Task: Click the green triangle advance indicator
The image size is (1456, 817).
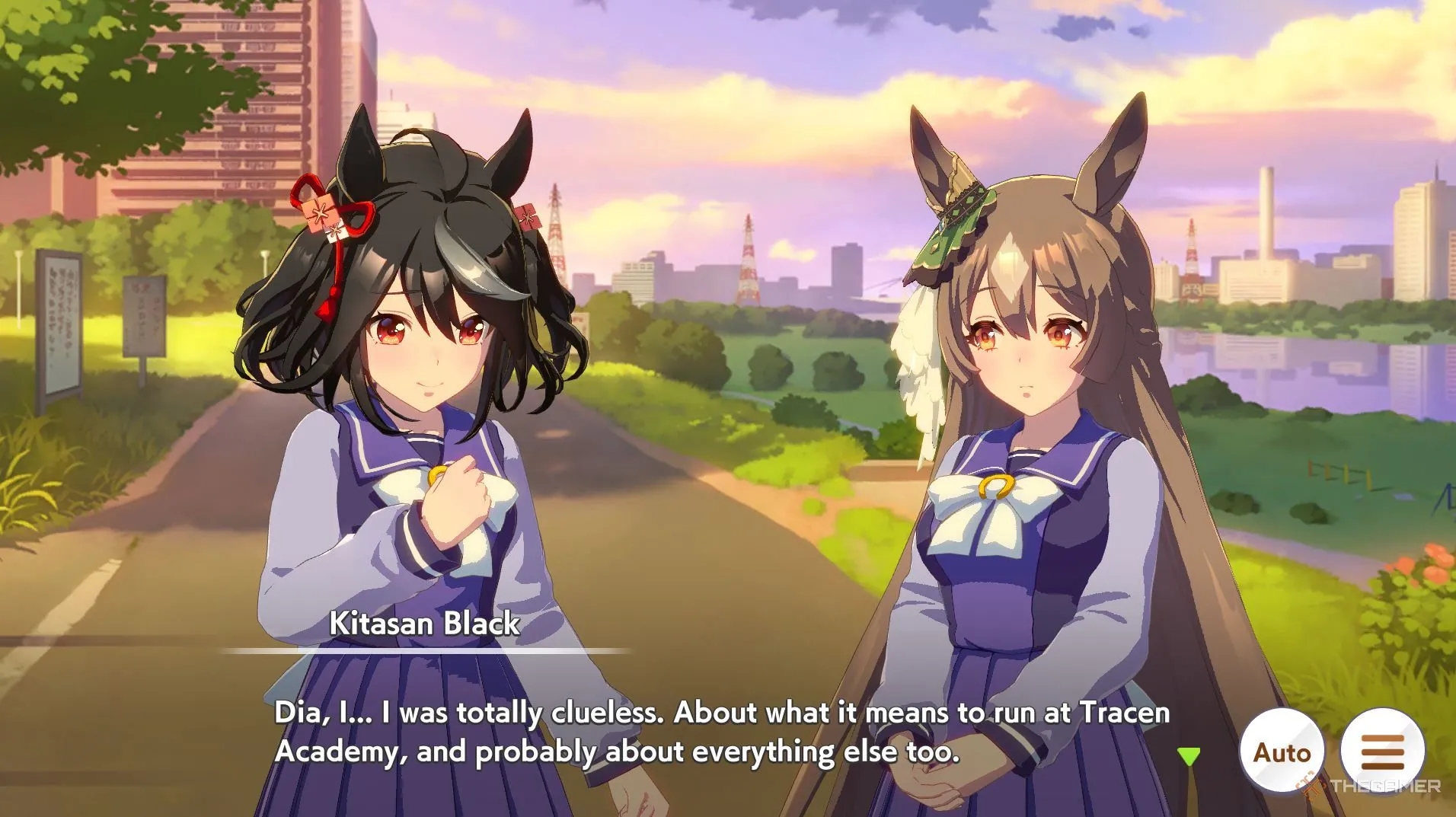Action: [x=1188, y=754]
